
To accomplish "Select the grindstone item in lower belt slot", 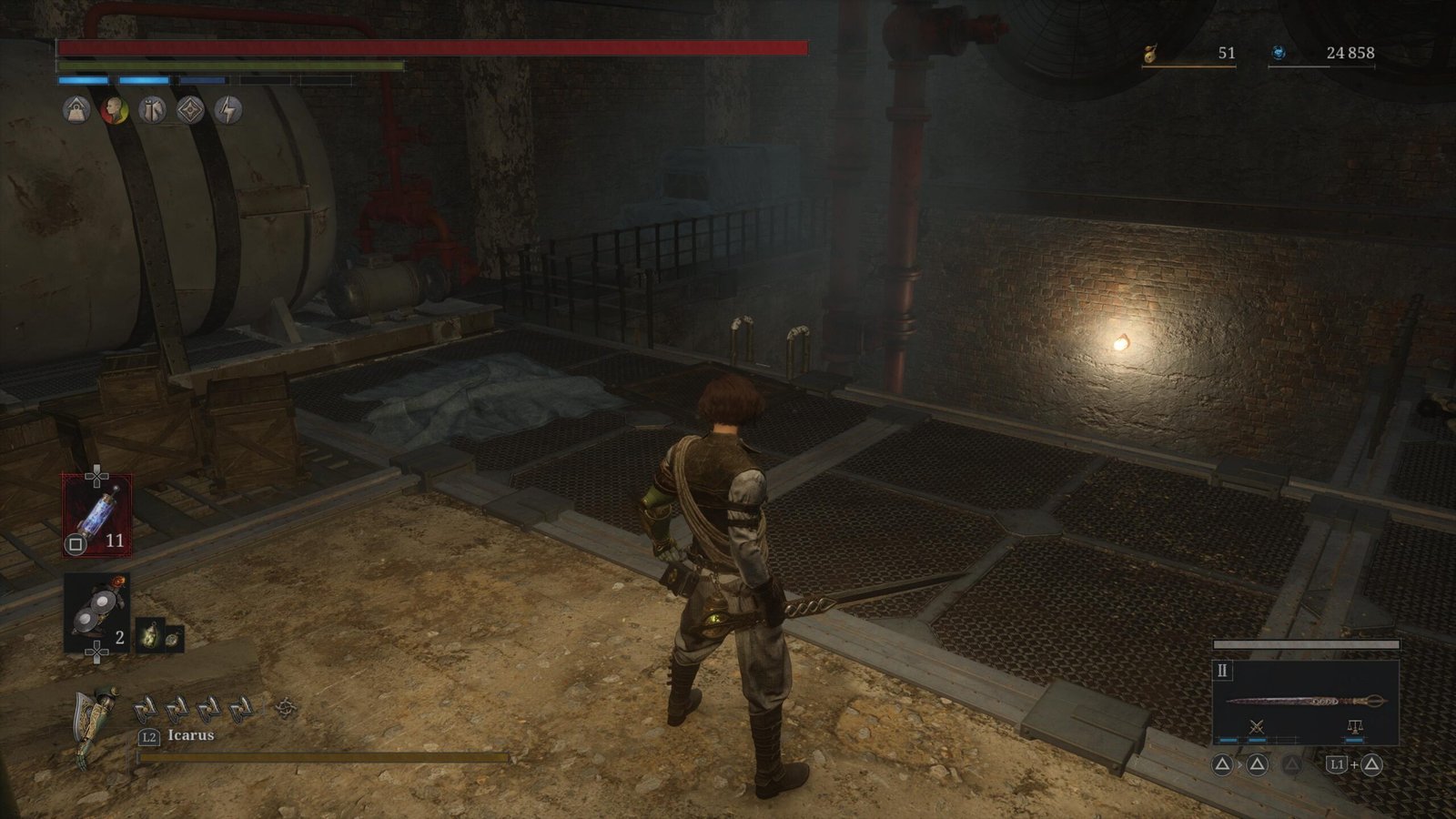I will pyautogui.click(x=96, y=612).
